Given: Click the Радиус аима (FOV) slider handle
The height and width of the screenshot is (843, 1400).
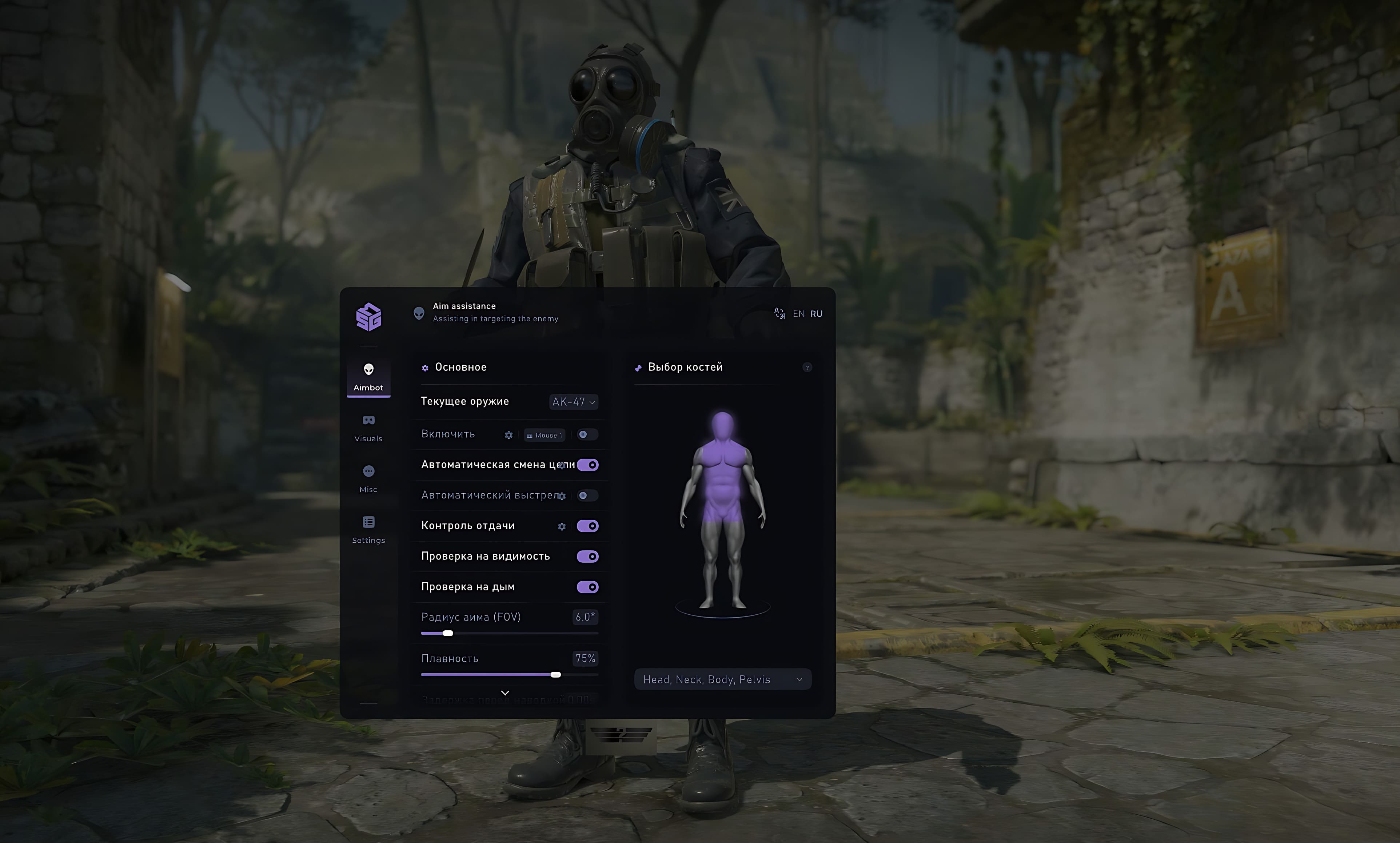Looking at the screenshot, I should pyautogui.click(x=448, y=633).
